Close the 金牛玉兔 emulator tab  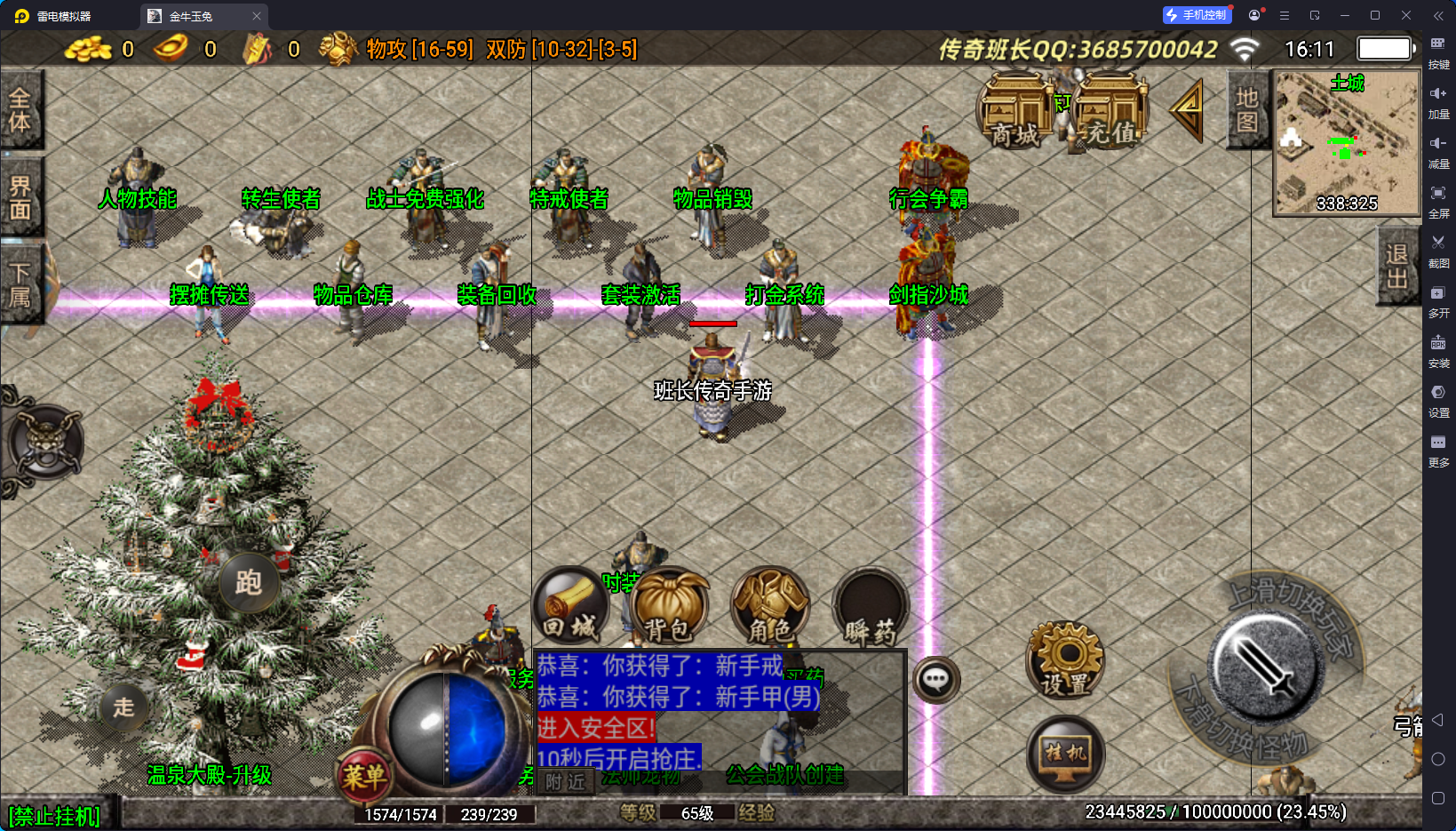pyautogui.click(x=257, y=16)
